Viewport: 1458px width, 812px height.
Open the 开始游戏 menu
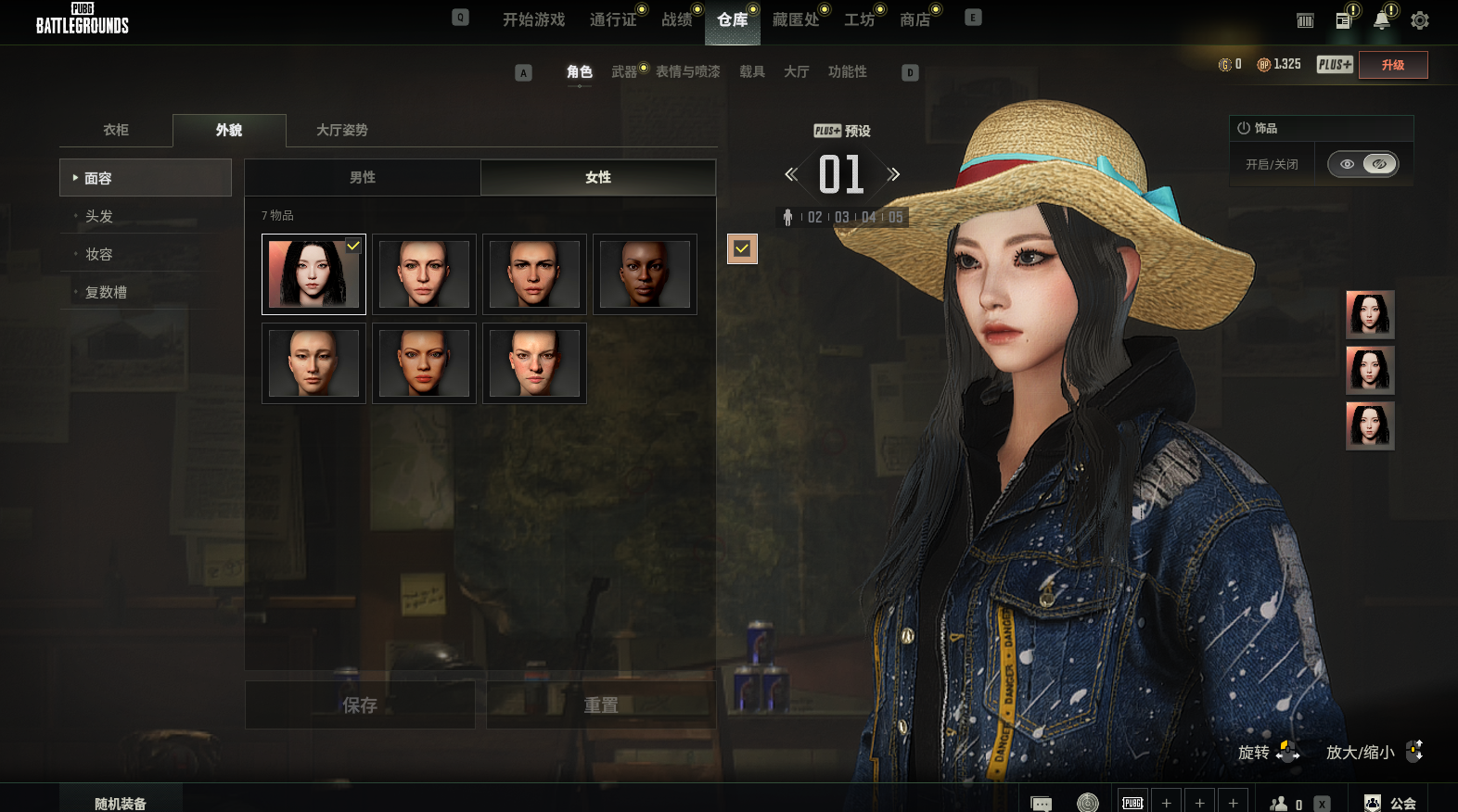tap(533, 19)
